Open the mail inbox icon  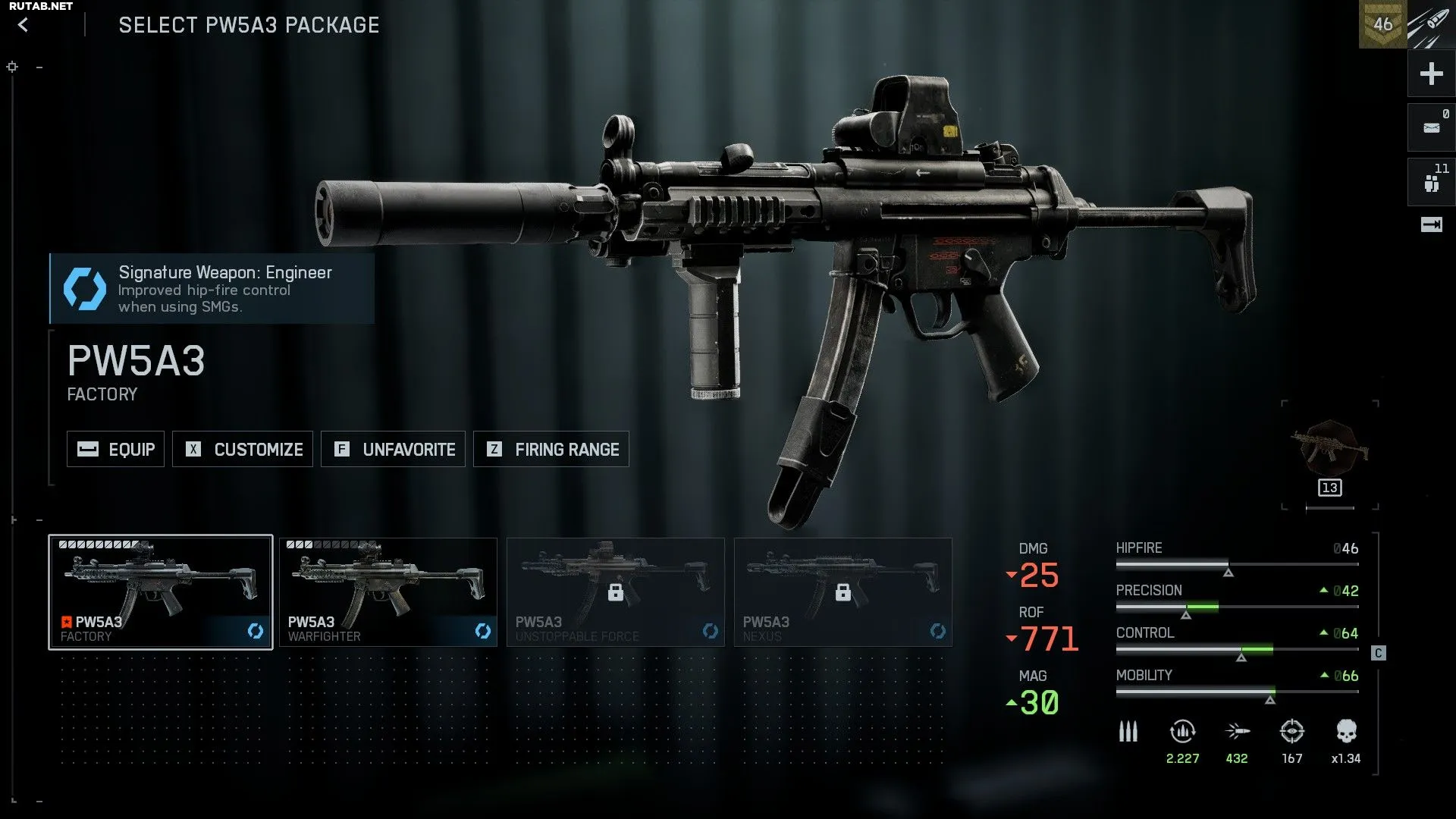(1431, 127)
